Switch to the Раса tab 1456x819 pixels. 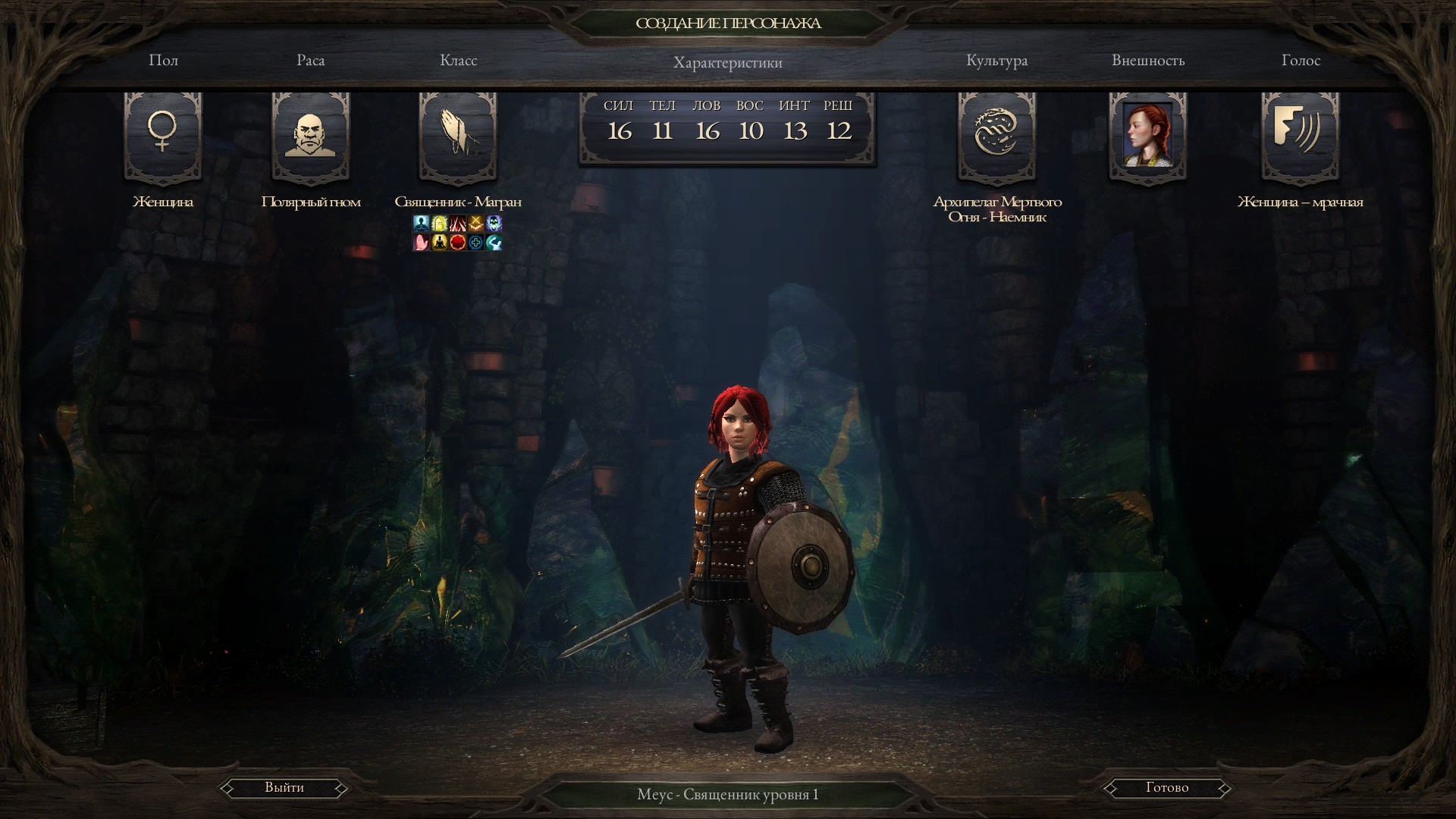point(310,61)
